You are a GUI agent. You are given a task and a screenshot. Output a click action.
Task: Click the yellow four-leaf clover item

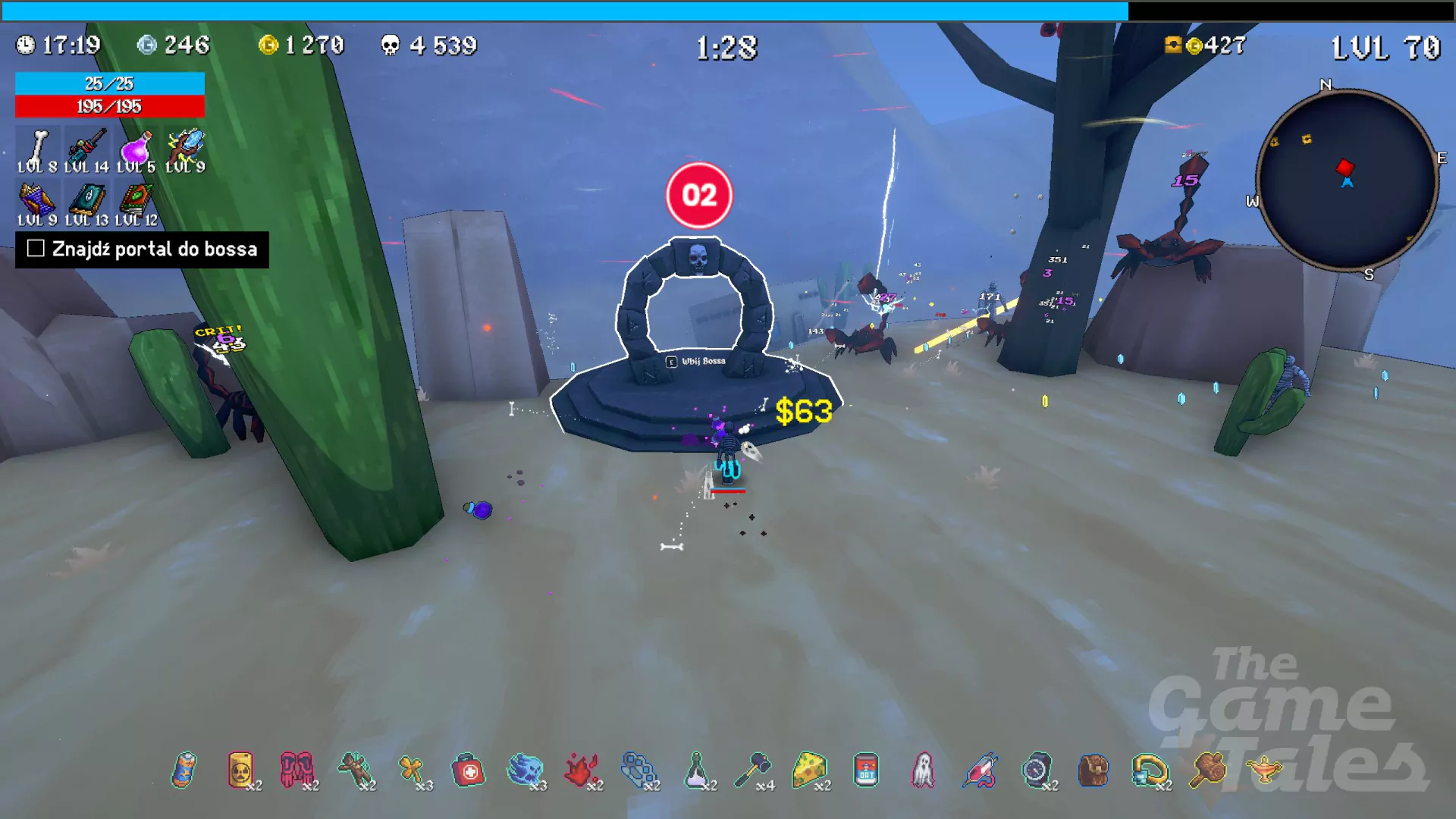[411, 770]
